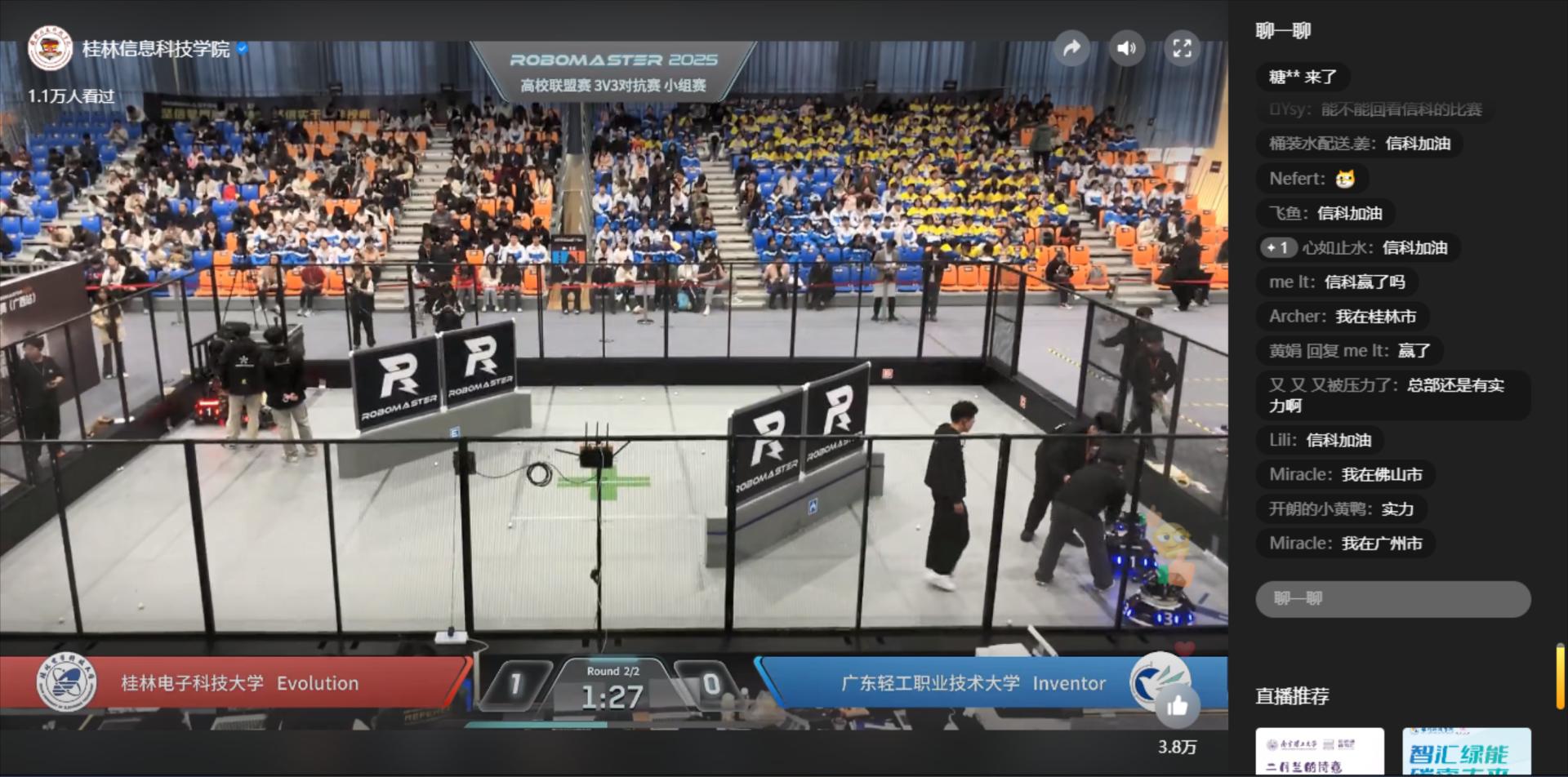Open the first recommended stream under 直播推荐
Image resolution: width=1568 pixels, height=777 pixels.
click(1319, 752)
